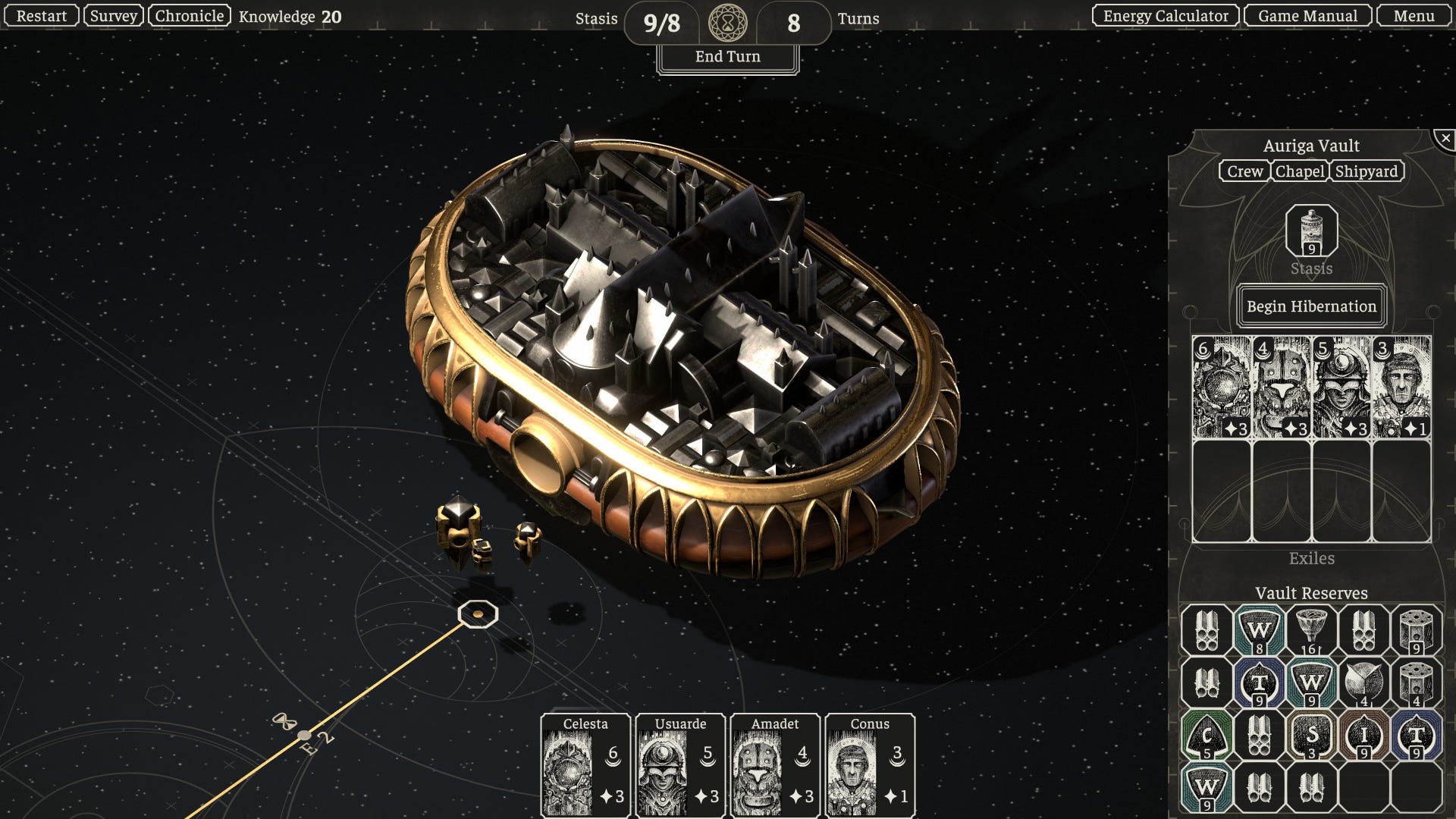Select the S reserve item

pyautogui.click(x=1311, y=736)
